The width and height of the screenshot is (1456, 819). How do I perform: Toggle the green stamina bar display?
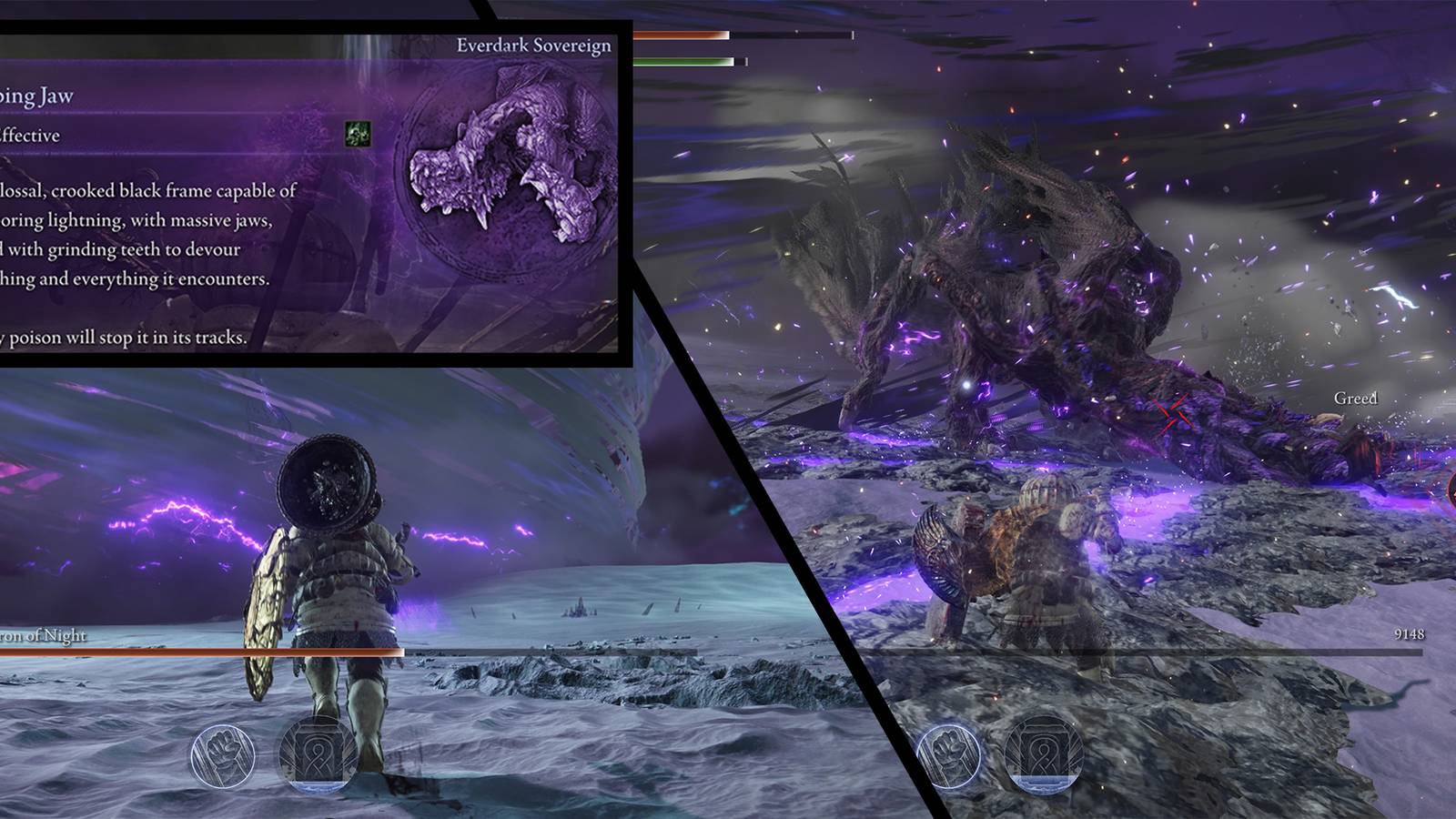[685, 61]
